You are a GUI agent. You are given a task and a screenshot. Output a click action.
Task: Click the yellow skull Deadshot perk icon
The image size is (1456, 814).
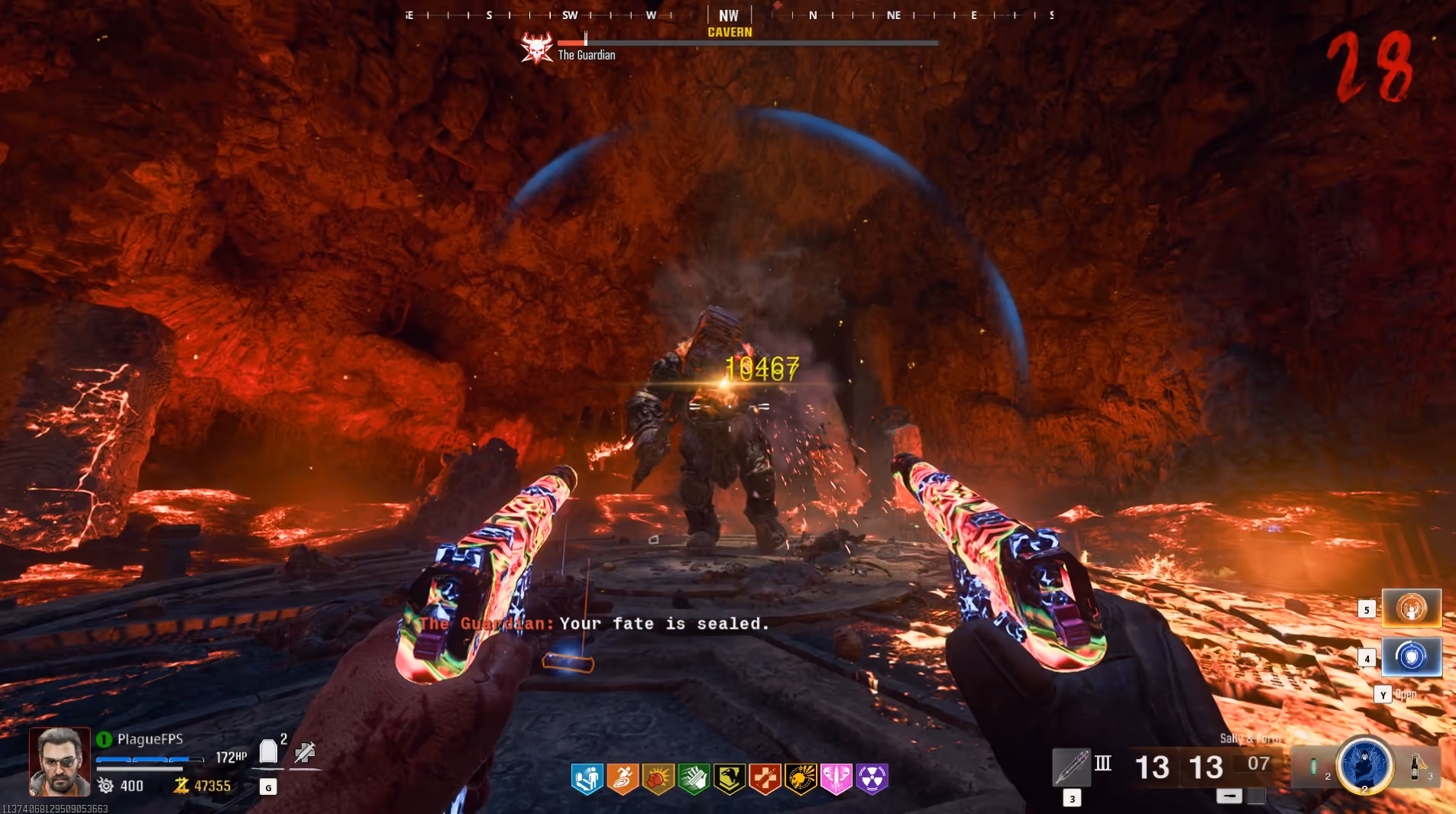801,779
